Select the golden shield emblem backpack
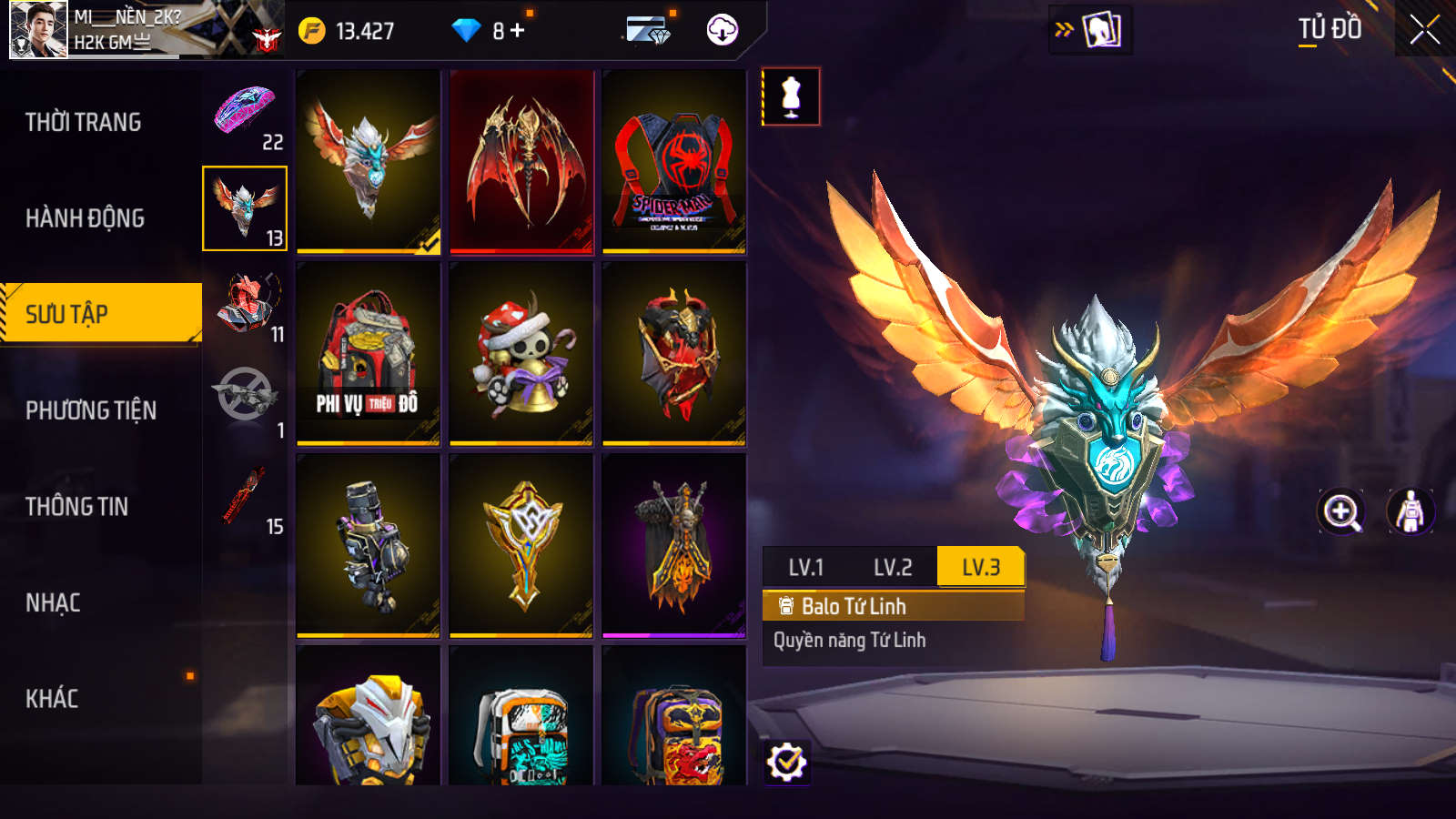The image size is (1456, 819). tap(521, 546)
